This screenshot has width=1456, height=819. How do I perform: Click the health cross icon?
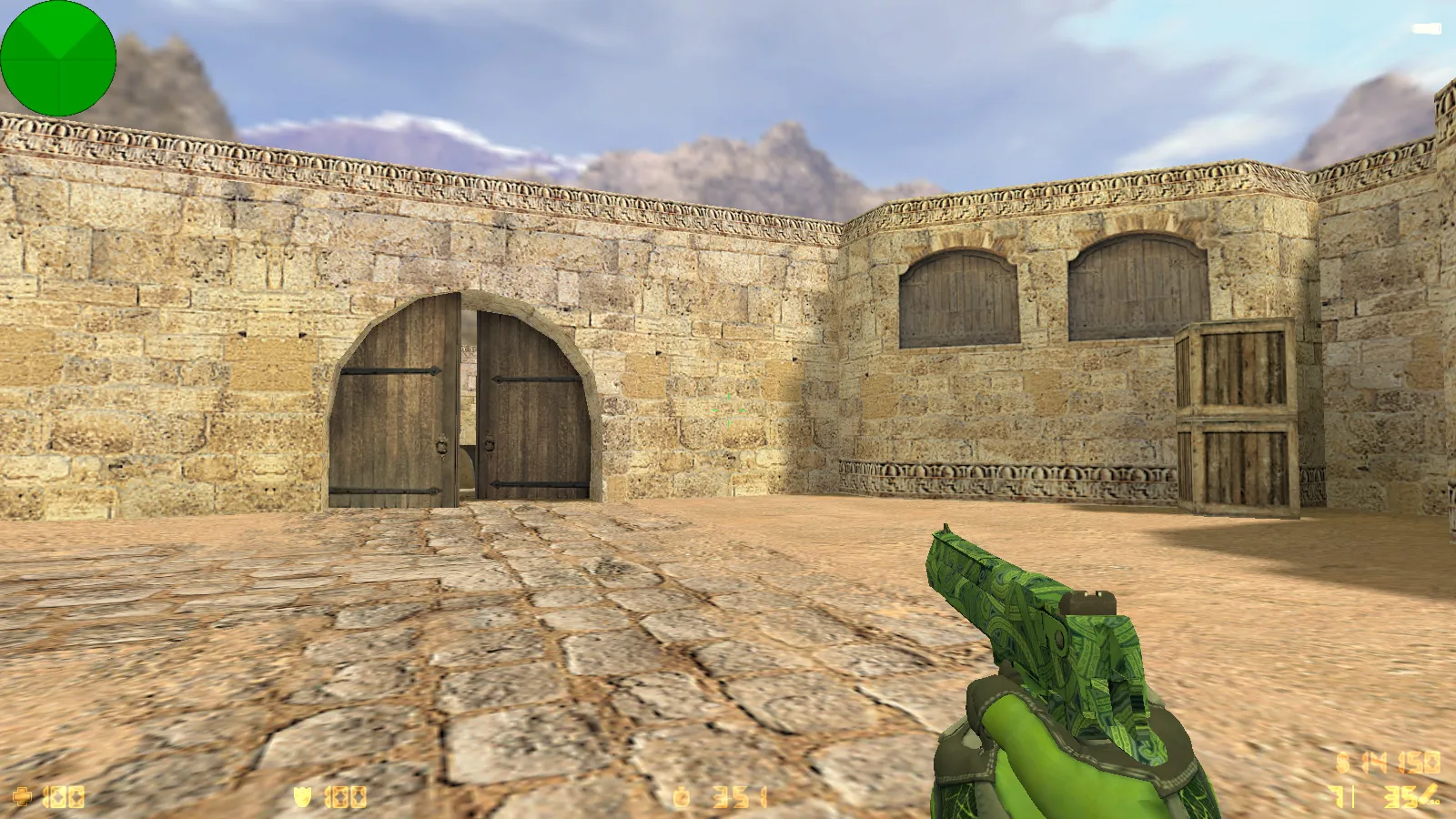(23, 796)
